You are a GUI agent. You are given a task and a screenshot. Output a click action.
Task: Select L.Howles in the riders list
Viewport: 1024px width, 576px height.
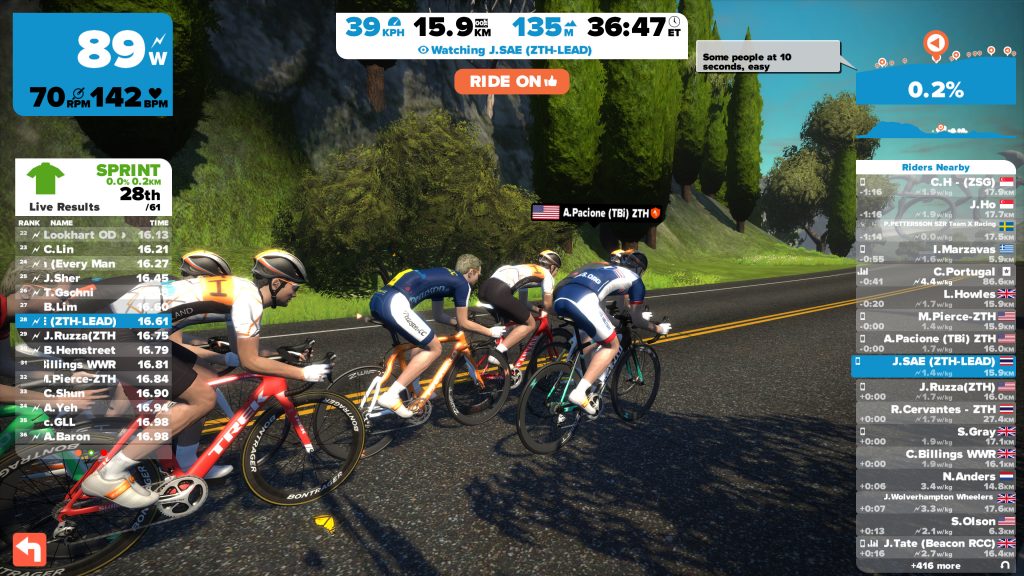[935, 299]
